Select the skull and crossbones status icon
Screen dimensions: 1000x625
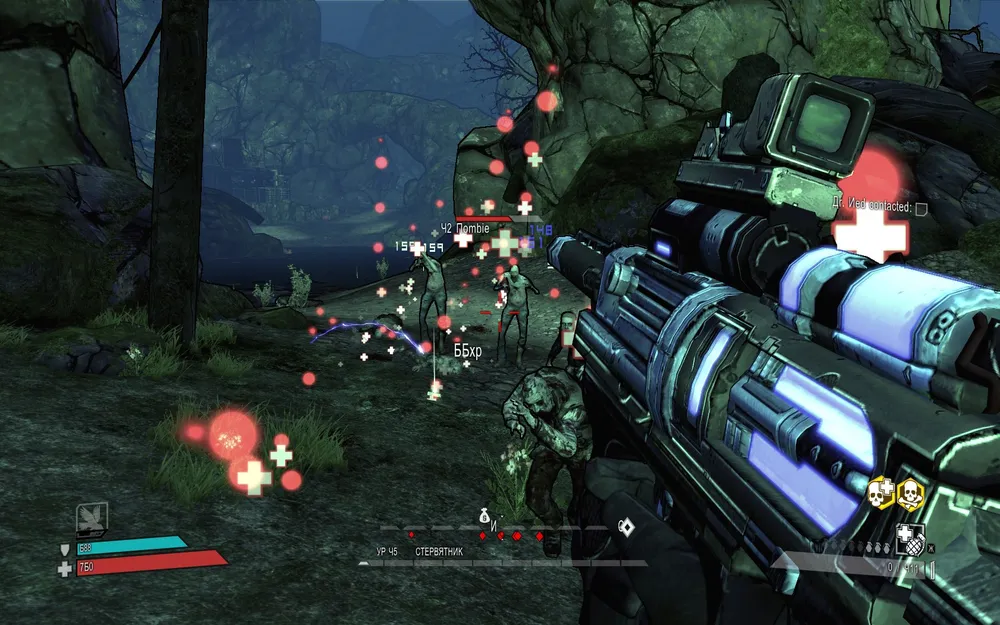pos(909,492)
